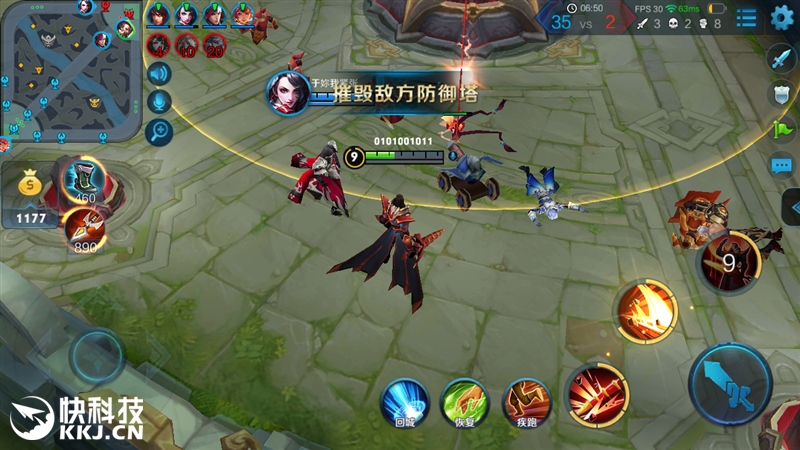Send the green flag rally signal
The height and width of the screenshot is (450, 800).
point(781,129)
